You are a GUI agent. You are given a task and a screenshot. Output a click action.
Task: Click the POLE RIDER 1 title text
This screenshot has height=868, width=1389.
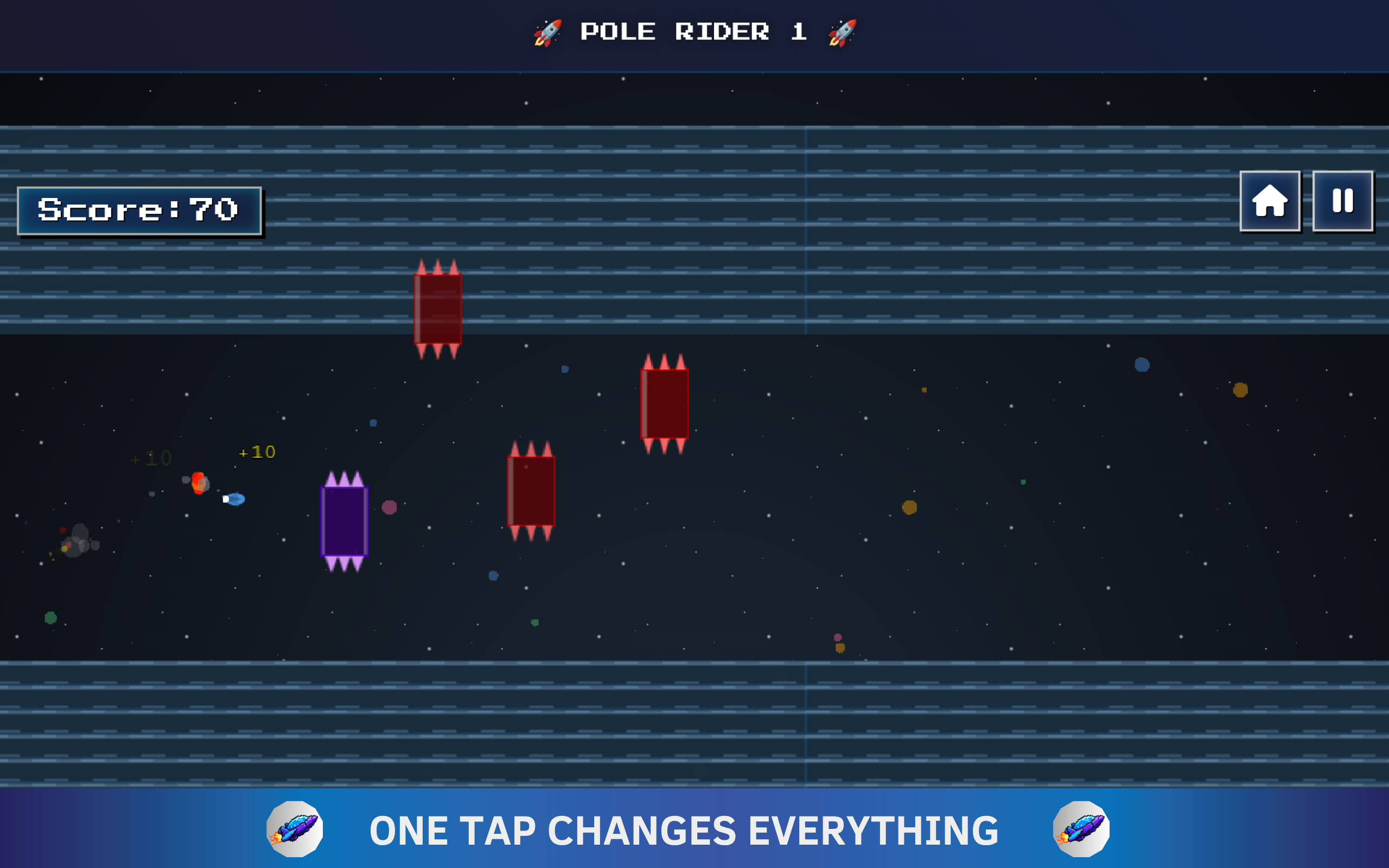[692, 31]
